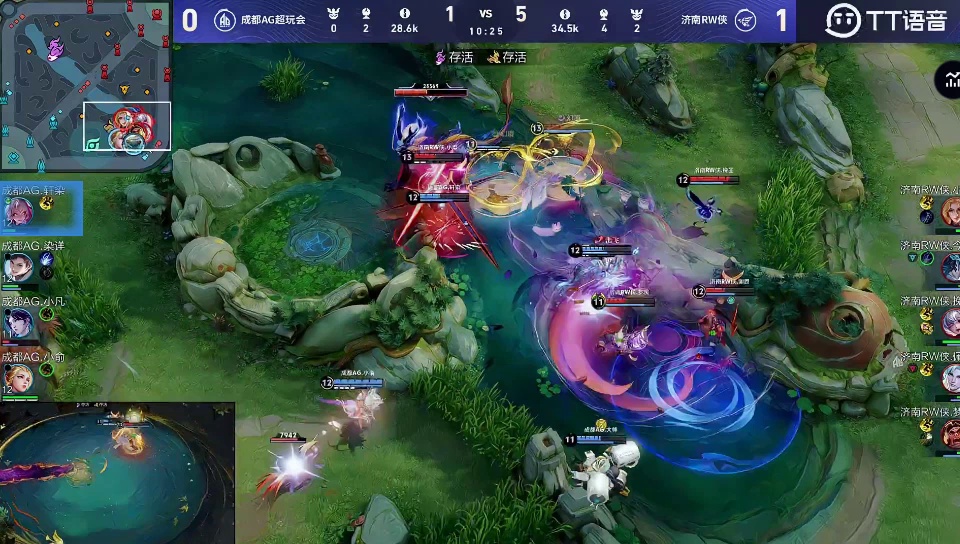This screenshot has width=960, height=544.
Task: Select player 成都AG.小凡 portrait
Action: coord(20,323)
